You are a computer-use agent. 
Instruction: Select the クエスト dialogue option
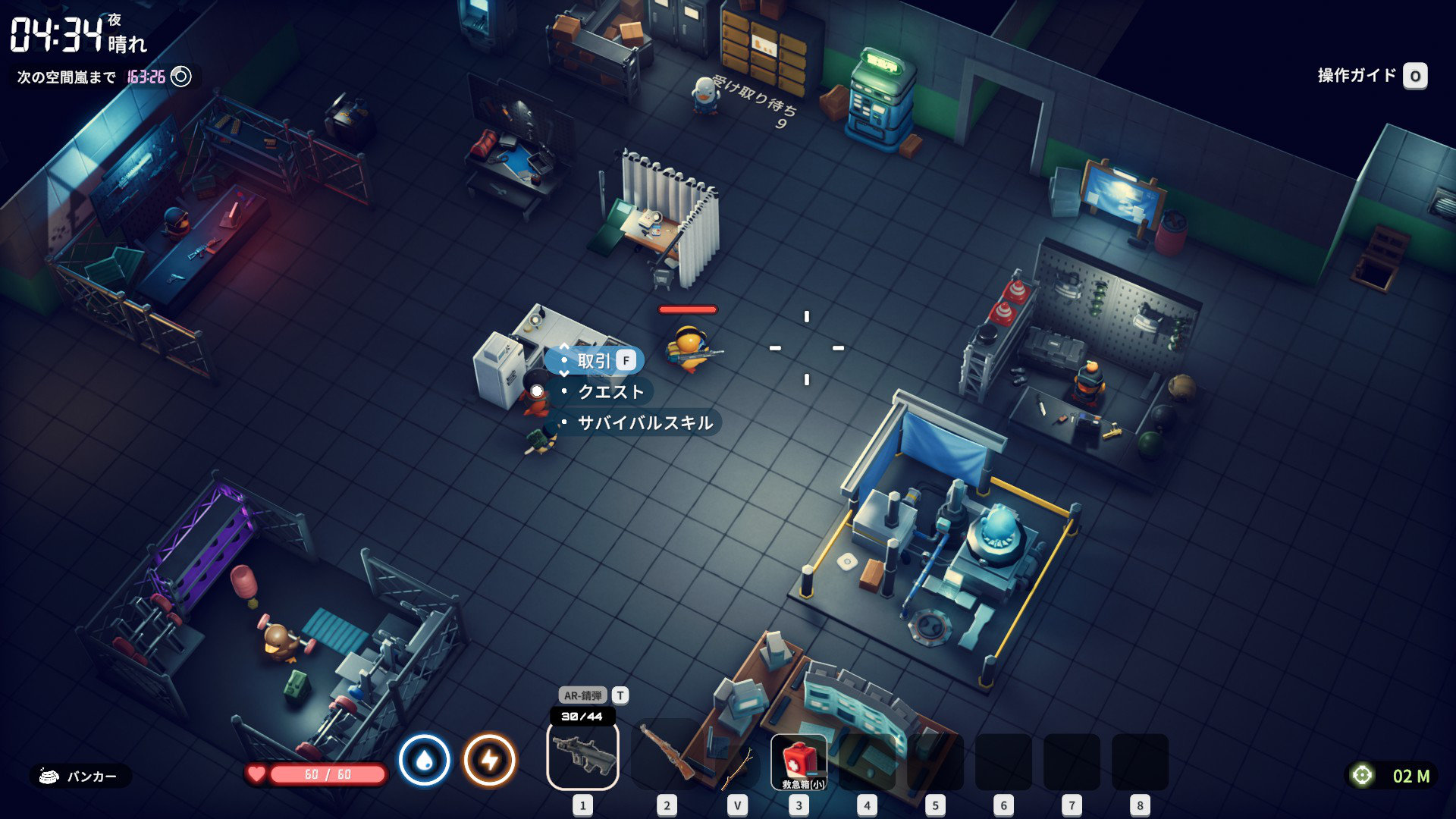tap(610, 392)
